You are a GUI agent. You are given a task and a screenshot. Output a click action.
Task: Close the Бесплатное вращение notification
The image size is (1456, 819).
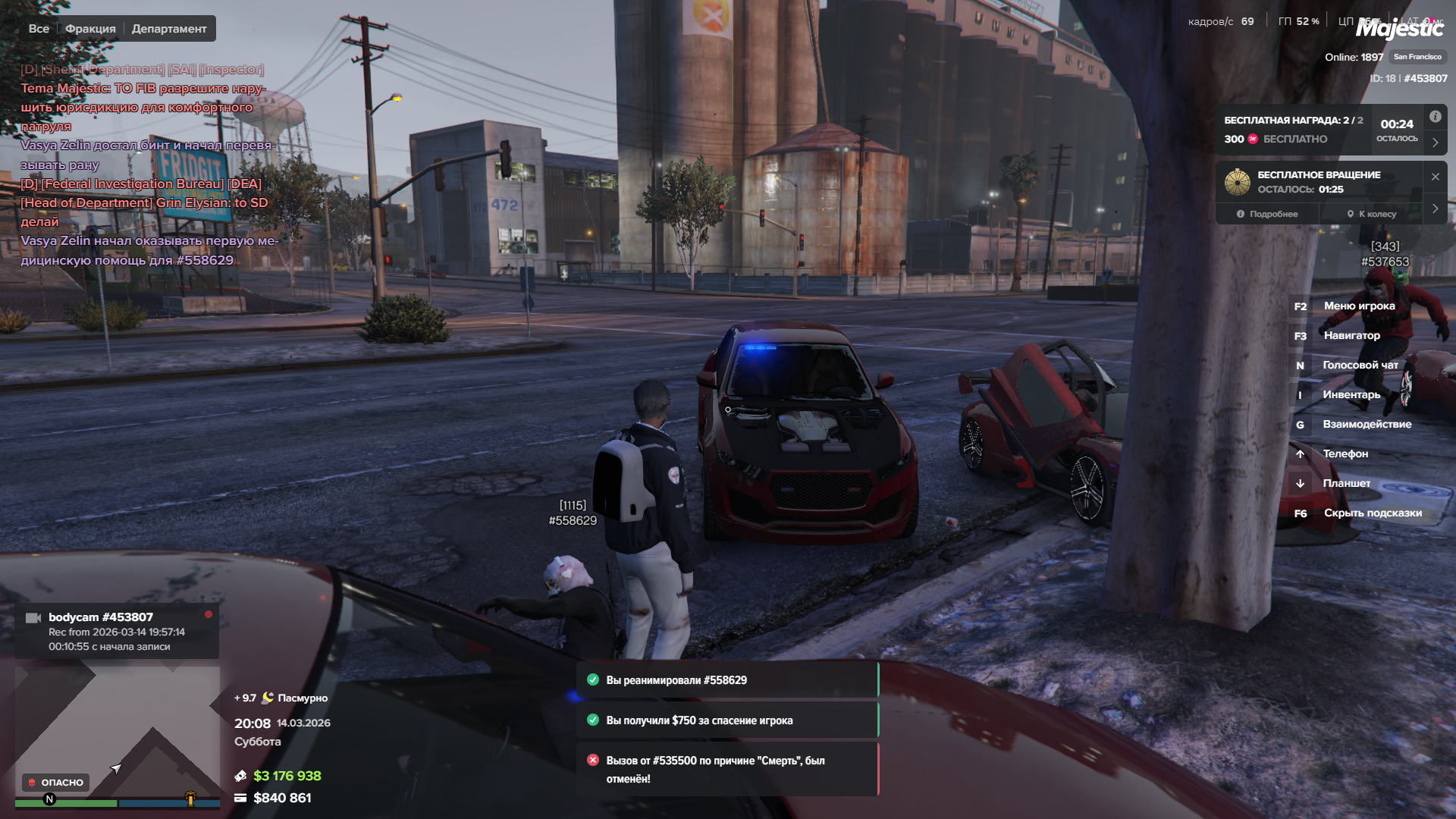(x=1436, y=177)
